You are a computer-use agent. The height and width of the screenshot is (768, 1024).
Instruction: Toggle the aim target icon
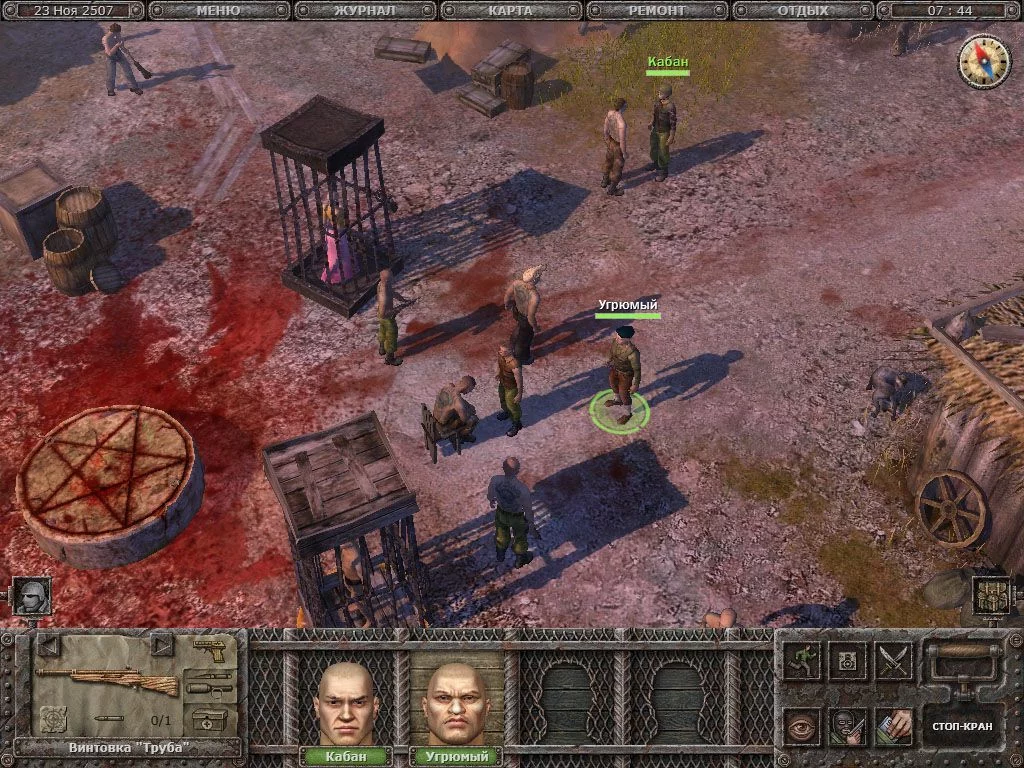[52, 718]
